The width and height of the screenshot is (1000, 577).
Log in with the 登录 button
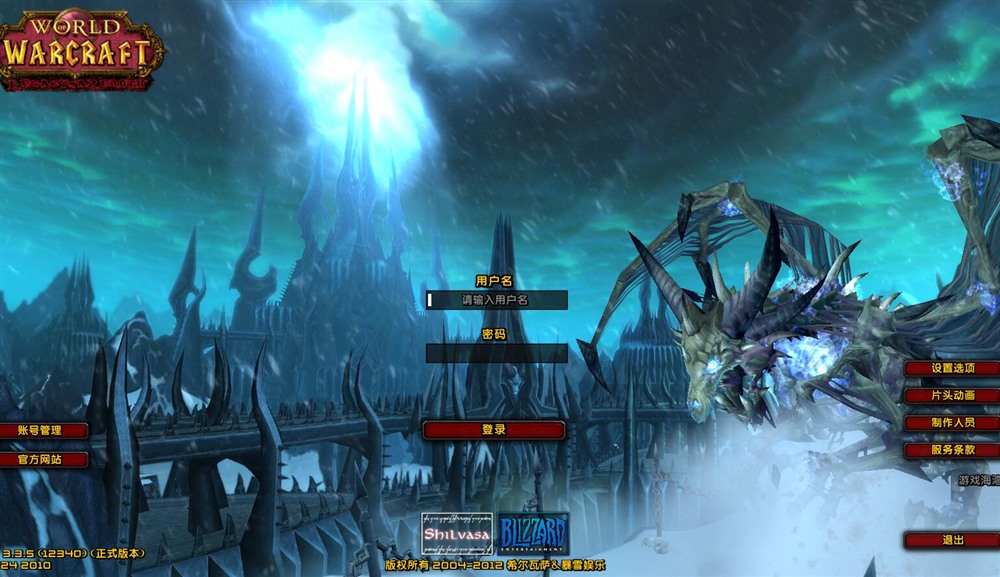click(x=494, y=430)
